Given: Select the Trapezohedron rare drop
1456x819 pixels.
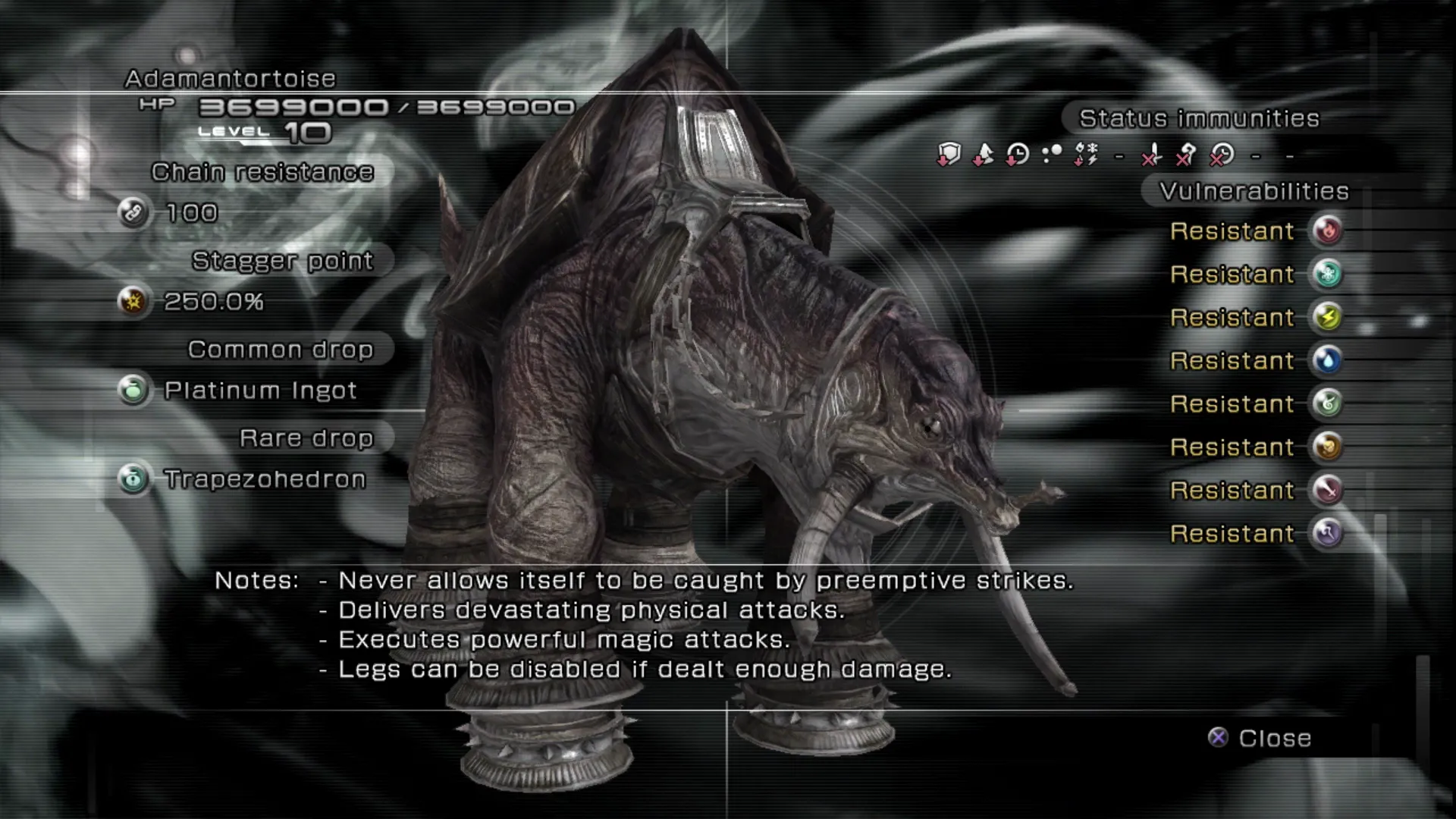Looking at the screenshot, I should [x=265, y=479].
